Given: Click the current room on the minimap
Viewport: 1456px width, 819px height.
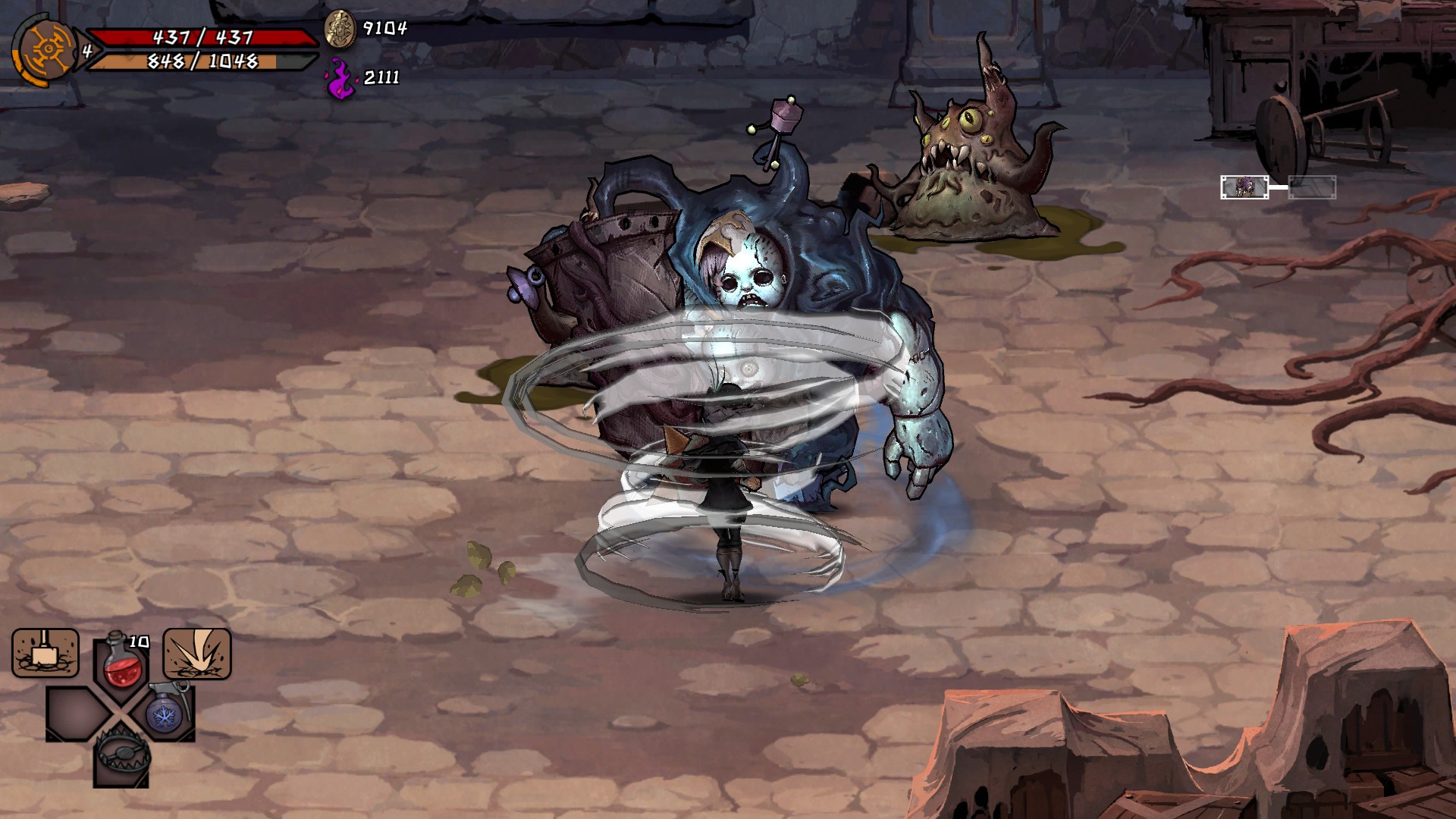Looking at the screenshot, I should coord(1244,187).
